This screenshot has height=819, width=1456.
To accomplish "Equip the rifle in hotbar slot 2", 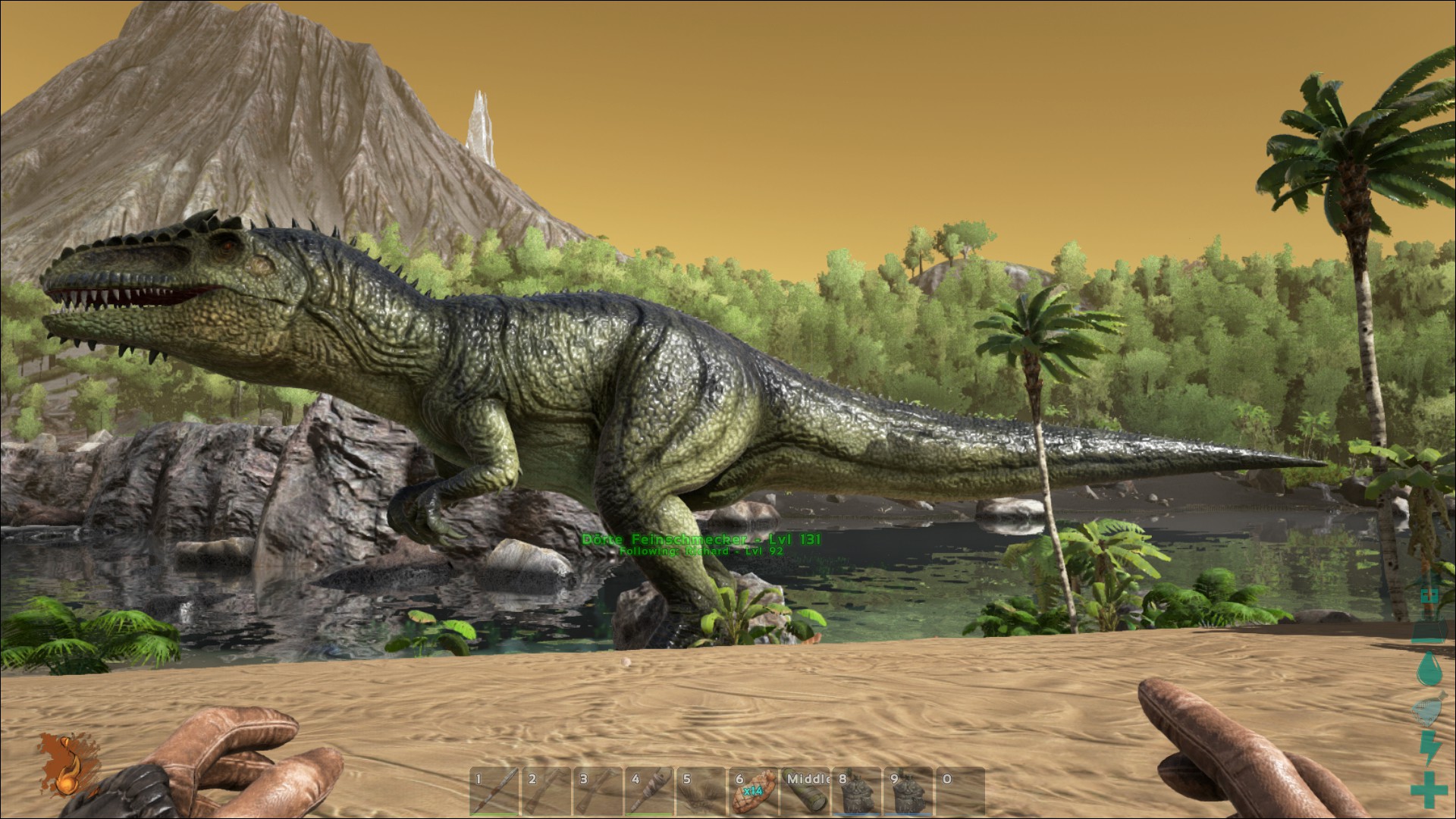I will [547, 792].
